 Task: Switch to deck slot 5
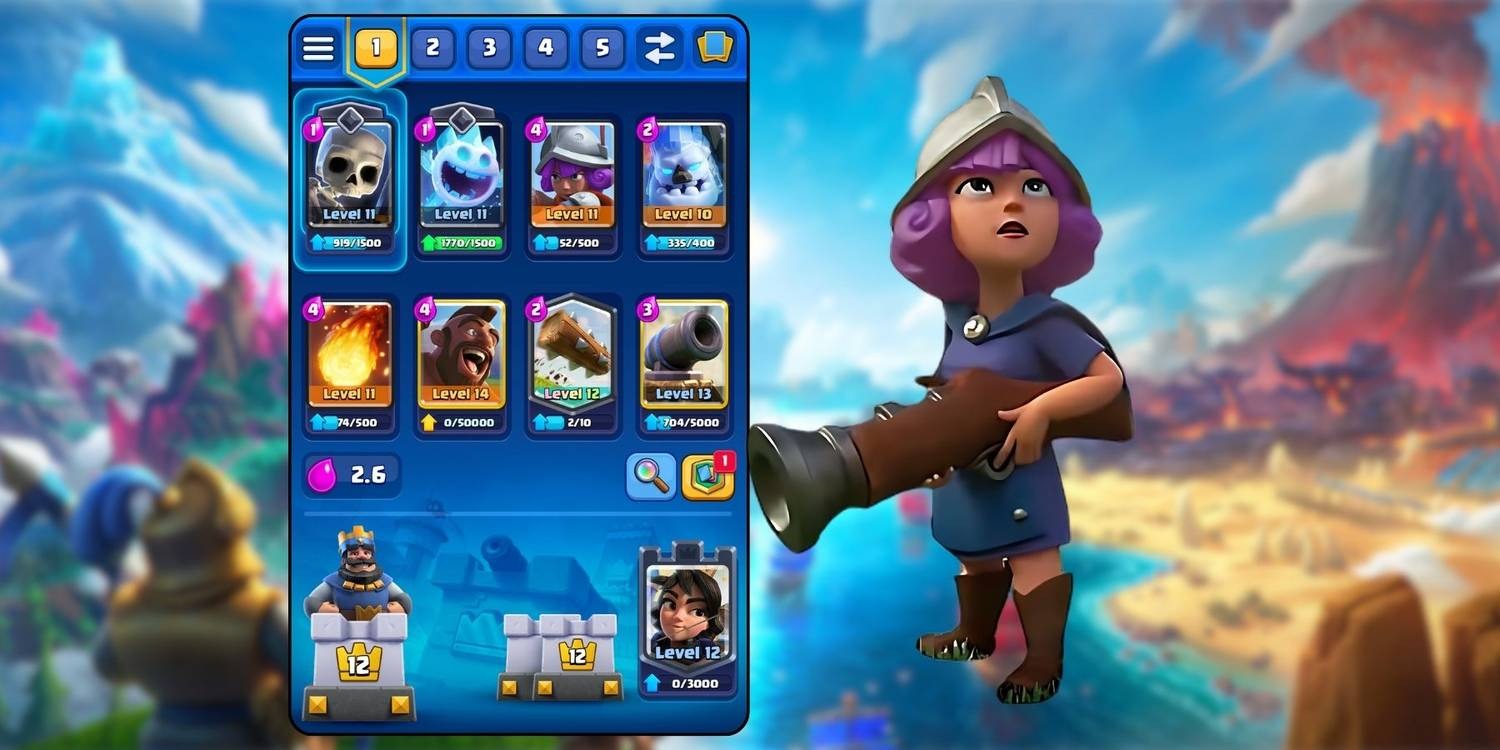(601, 46)
